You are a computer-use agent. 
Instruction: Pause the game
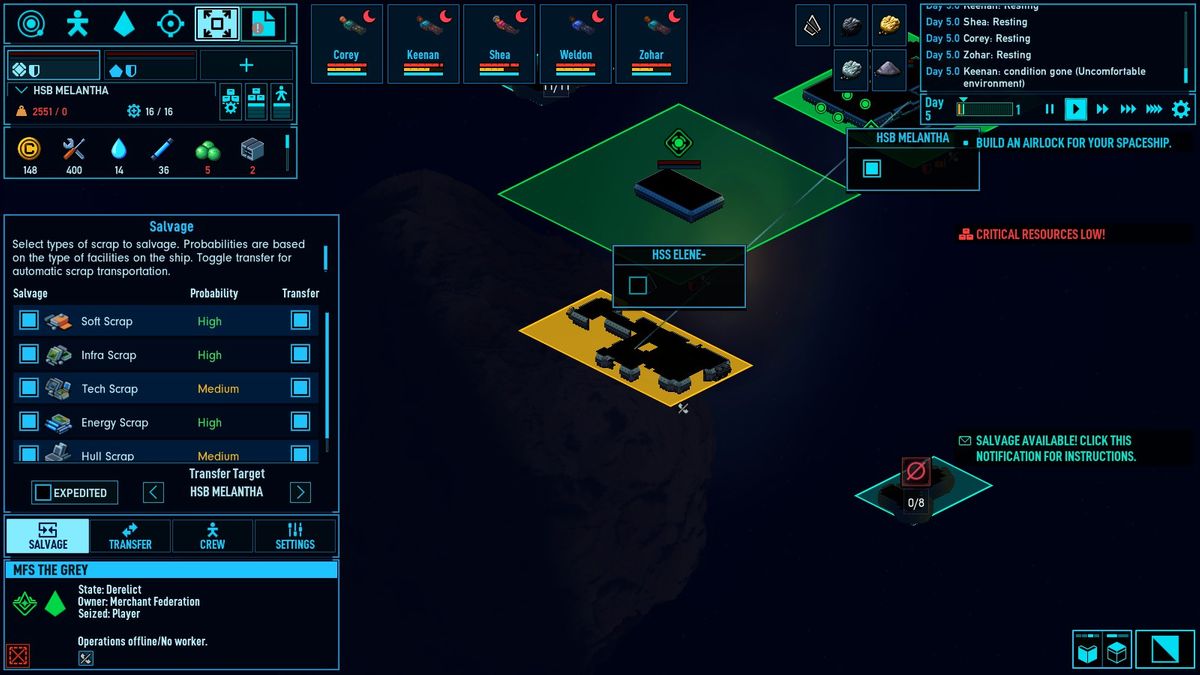click(1049, 109)
